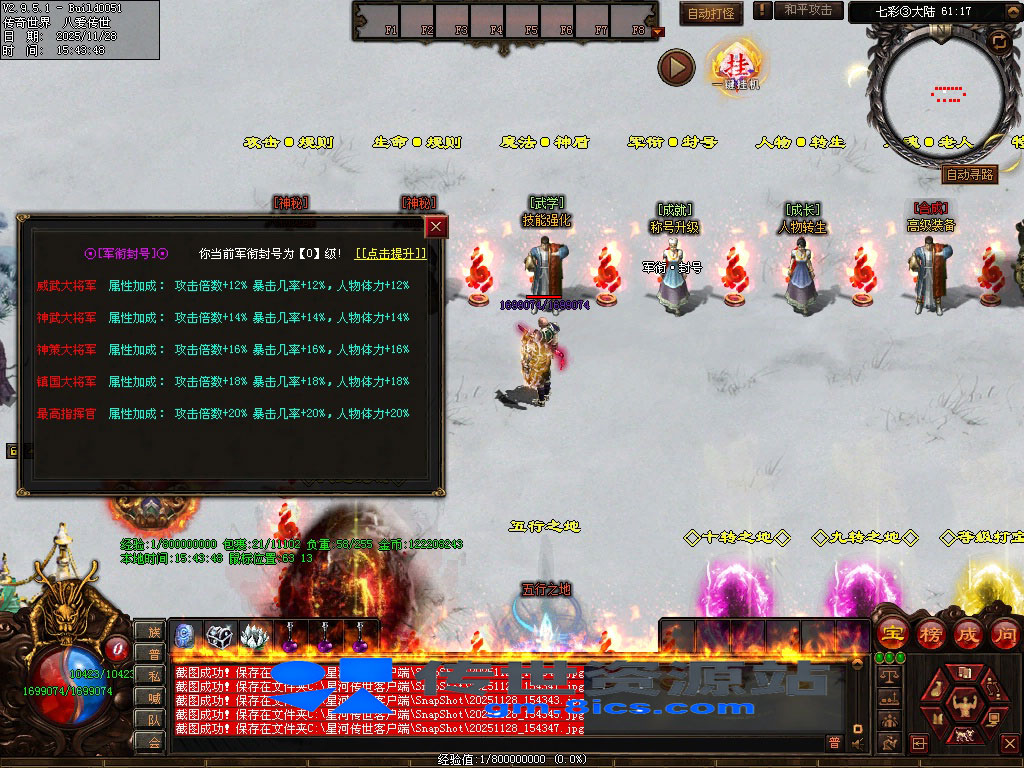Select the white lotus item slot
This screenshot has height=768, width=1024.
[x=255, y=635]
